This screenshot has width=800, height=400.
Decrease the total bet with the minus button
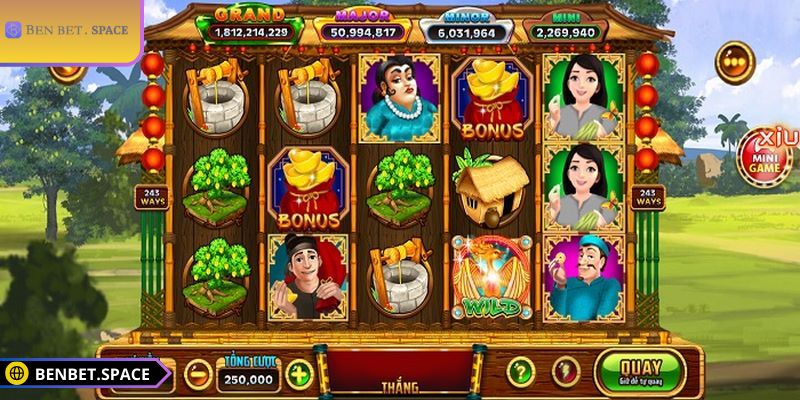pos(199,374)
